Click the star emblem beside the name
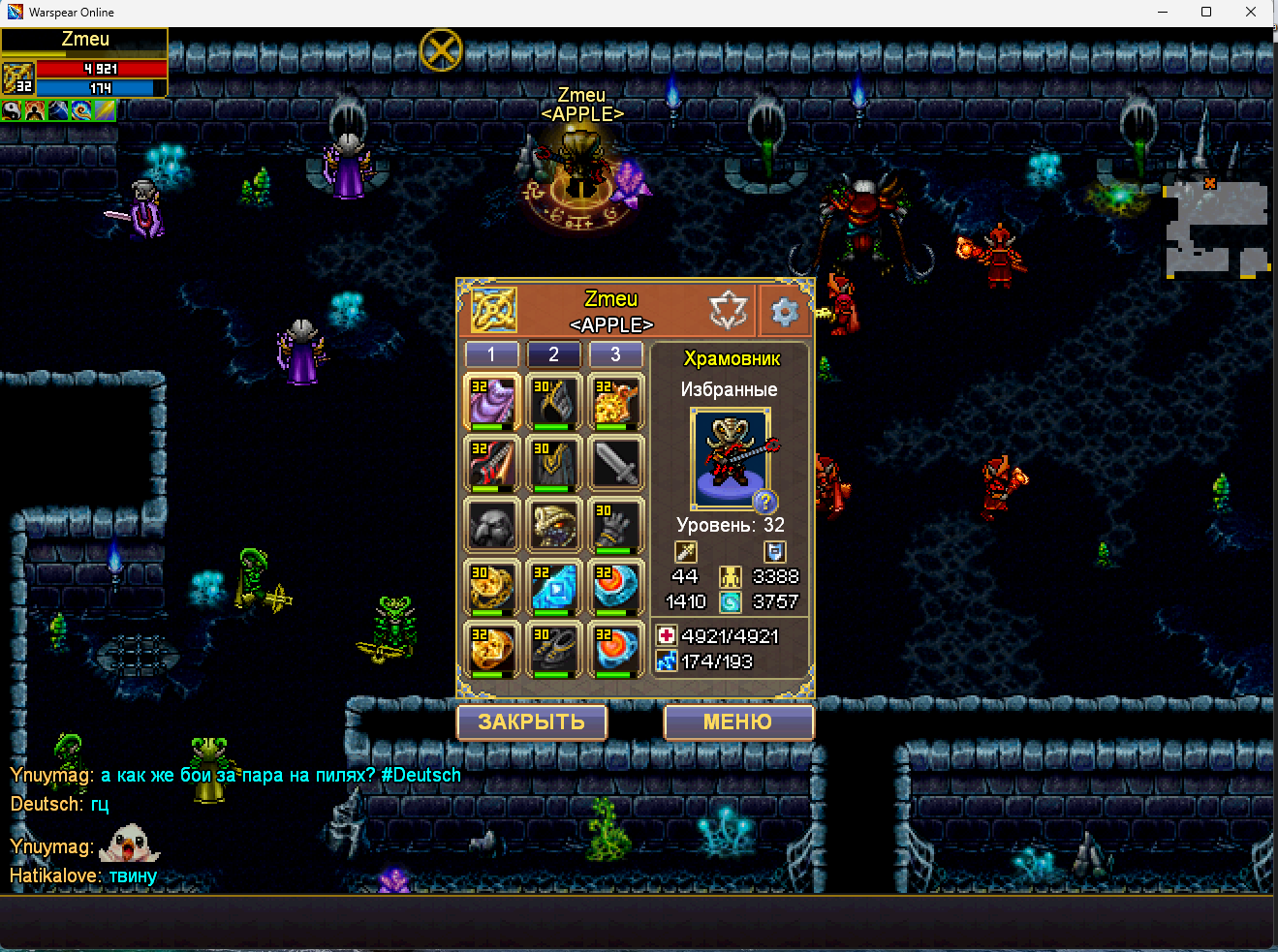The height and width of the screenshot is (952, 1278). coord(729,311)
